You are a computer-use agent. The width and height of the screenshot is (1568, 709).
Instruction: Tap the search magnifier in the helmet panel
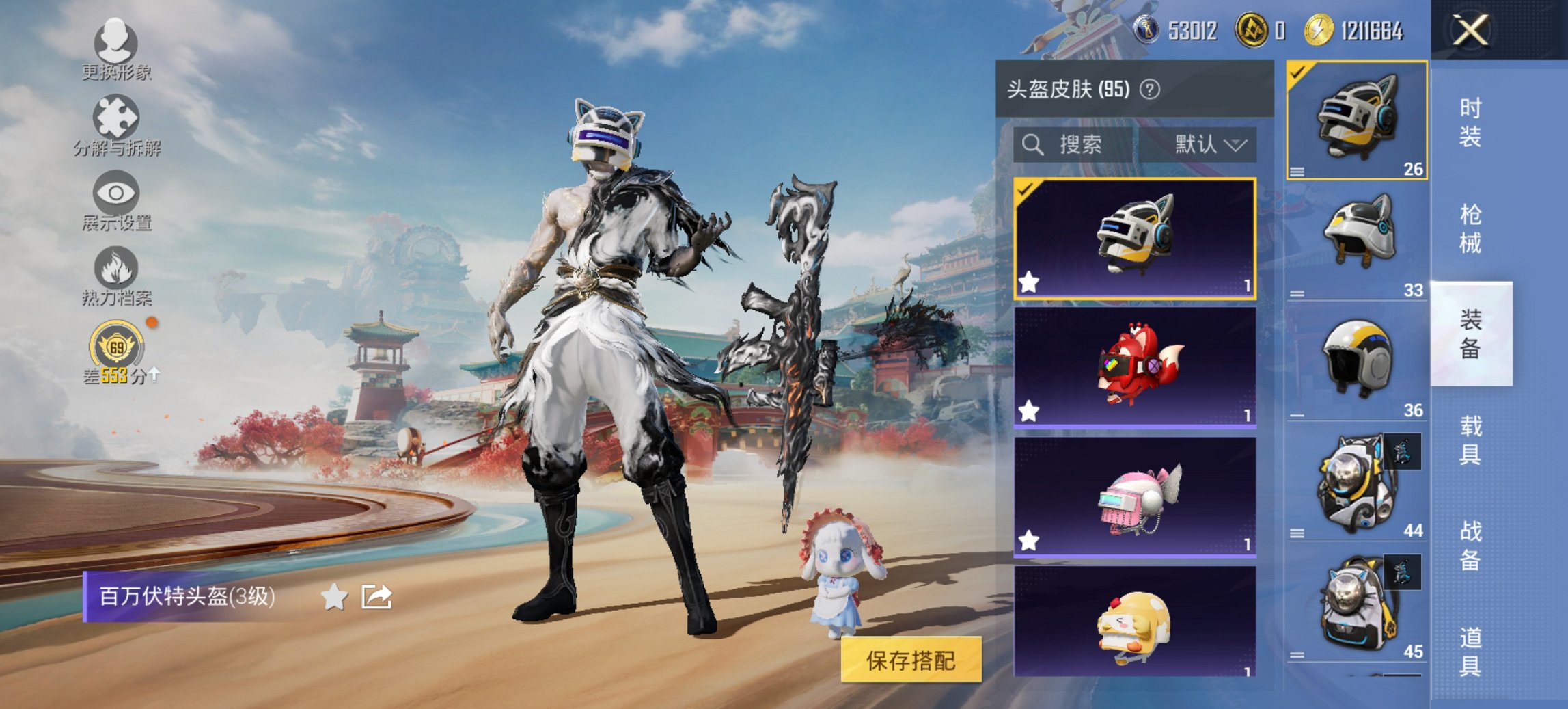pyautogui.click(x=1032, y=145)
